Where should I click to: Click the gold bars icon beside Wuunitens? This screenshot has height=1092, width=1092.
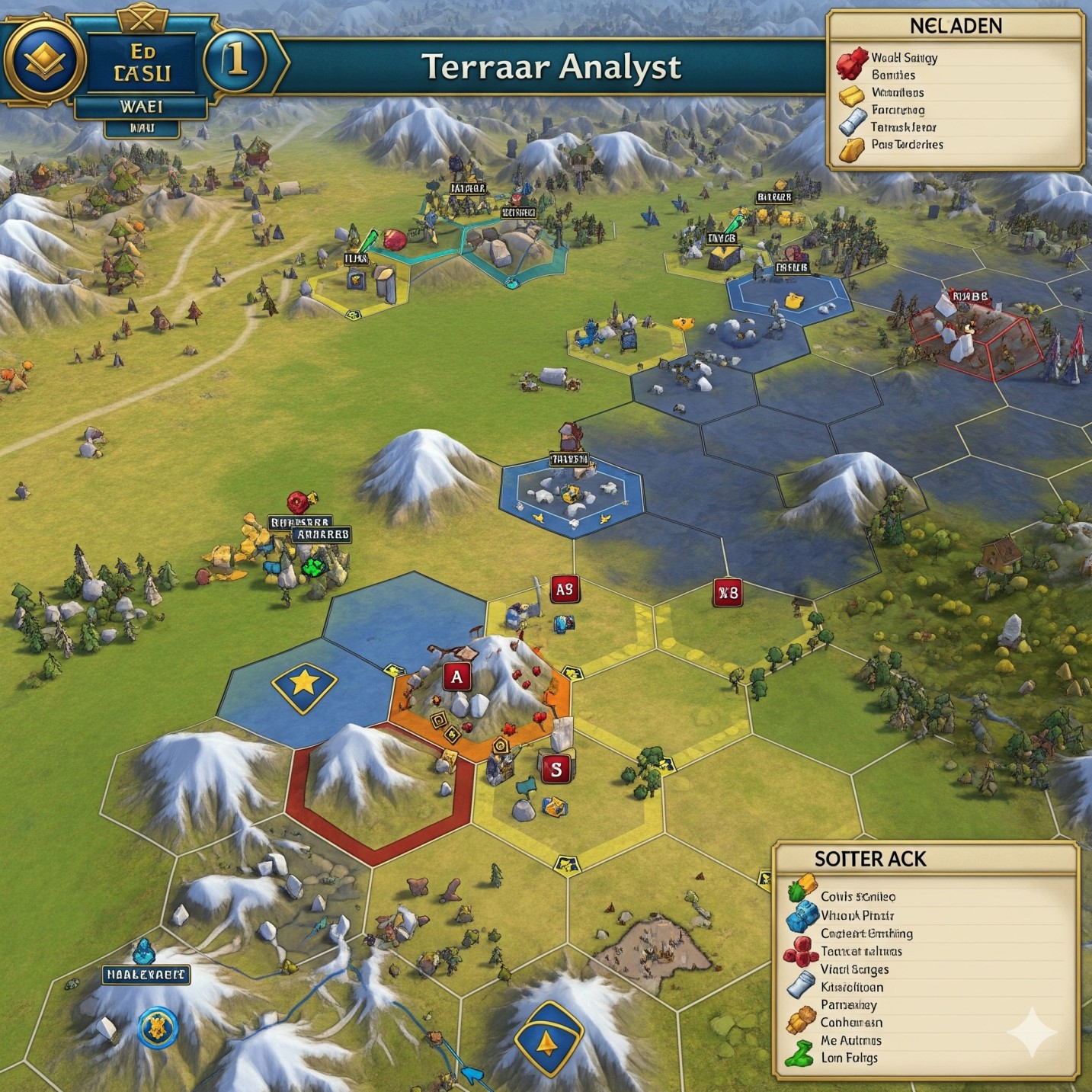pyautogui.click(x=850, y=93)
